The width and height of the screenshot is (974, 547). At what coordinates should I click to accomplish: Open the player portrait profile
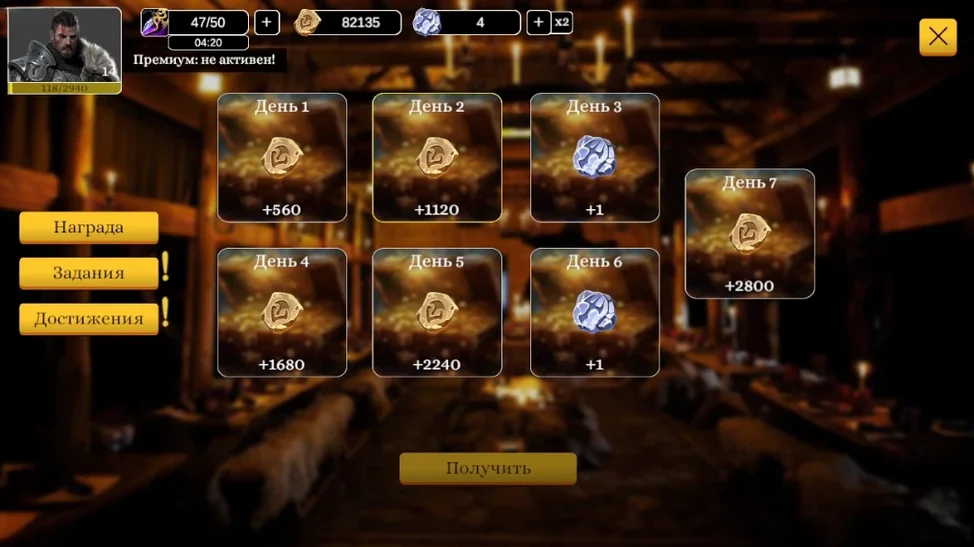tap(64, 50)
